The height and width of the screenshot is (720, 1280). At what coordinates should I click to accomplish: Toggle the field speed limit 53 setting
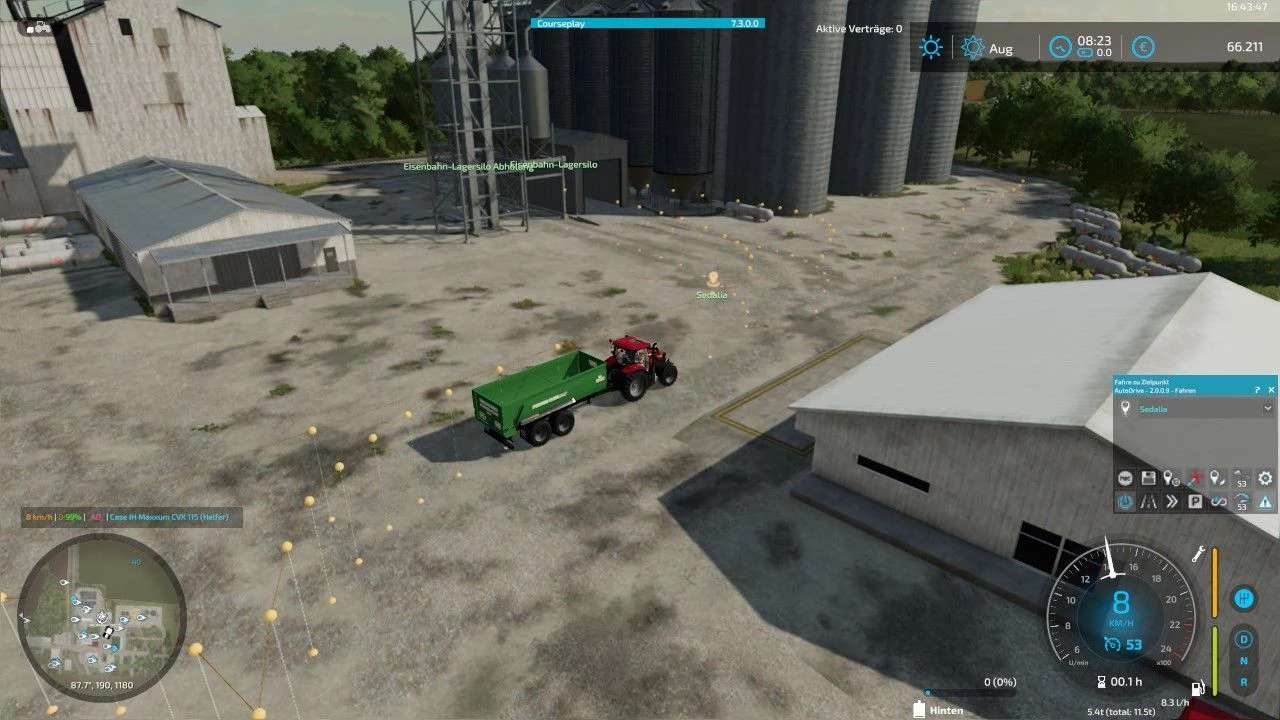pyautogui.click(x=1239, y=501)
